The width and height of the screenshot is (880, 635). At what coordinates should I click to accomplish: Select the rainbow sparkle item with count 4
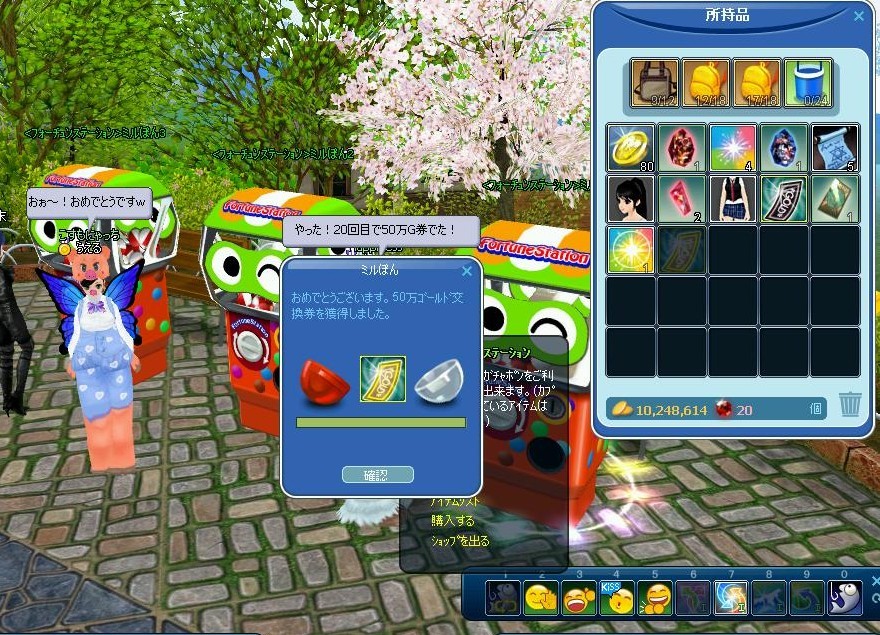[x=732, y=147]
